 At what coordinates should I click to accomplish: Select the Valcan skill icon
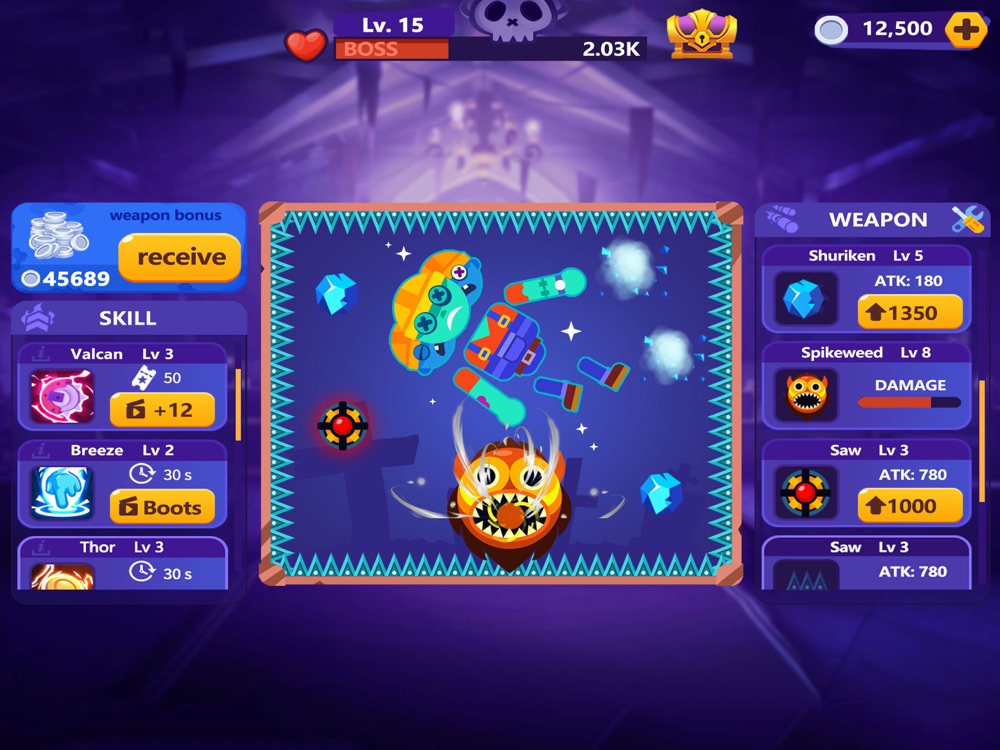click(62, 397)
